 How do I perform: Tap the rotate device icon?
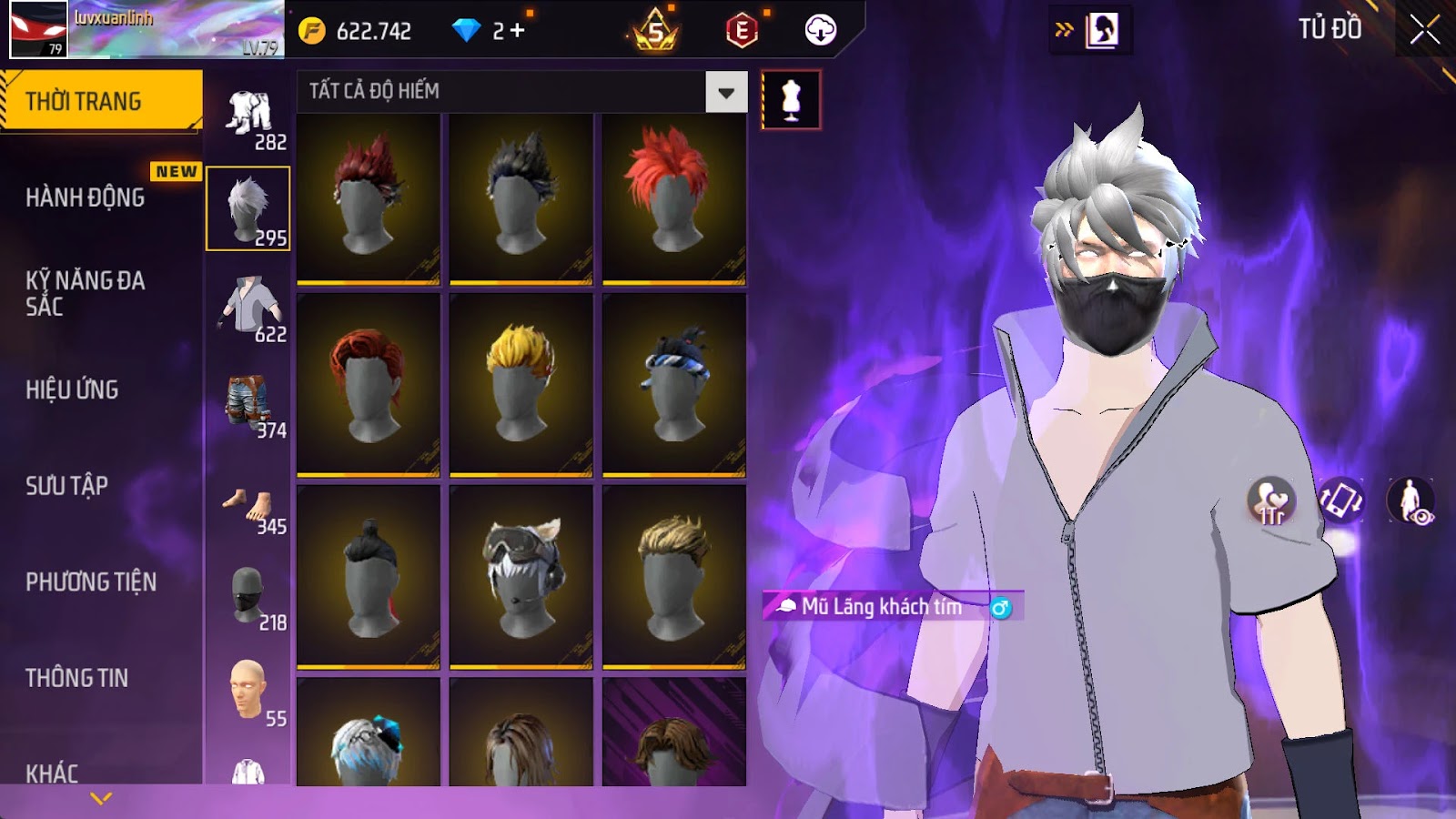pos(1341,501)
